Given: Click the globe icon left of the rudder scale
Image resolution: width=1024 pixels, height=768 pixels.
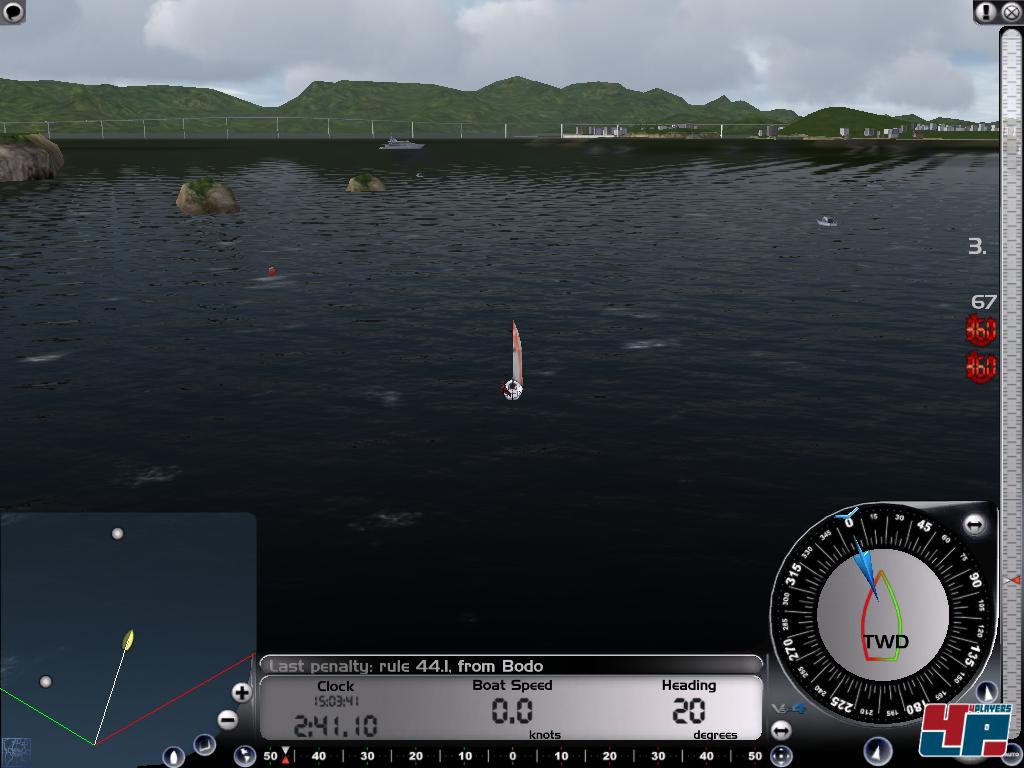Looking at the screenshot, I should (x=245, y=756).
